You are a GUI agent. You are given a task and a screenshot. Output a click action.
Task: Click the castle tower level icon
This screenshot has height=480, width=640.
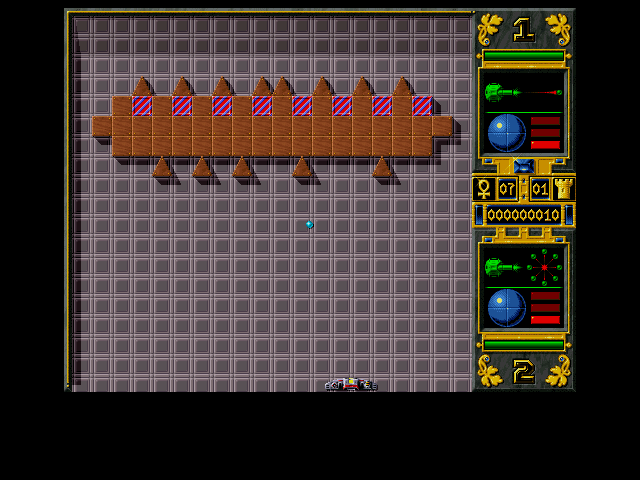[x=563, y=189]
